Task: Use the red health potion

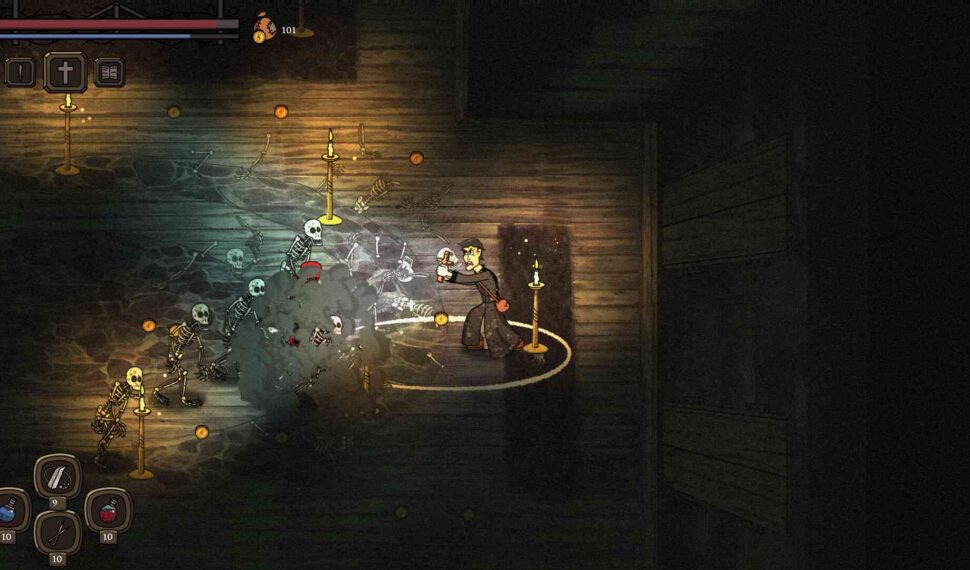Action: pos(107,511)
